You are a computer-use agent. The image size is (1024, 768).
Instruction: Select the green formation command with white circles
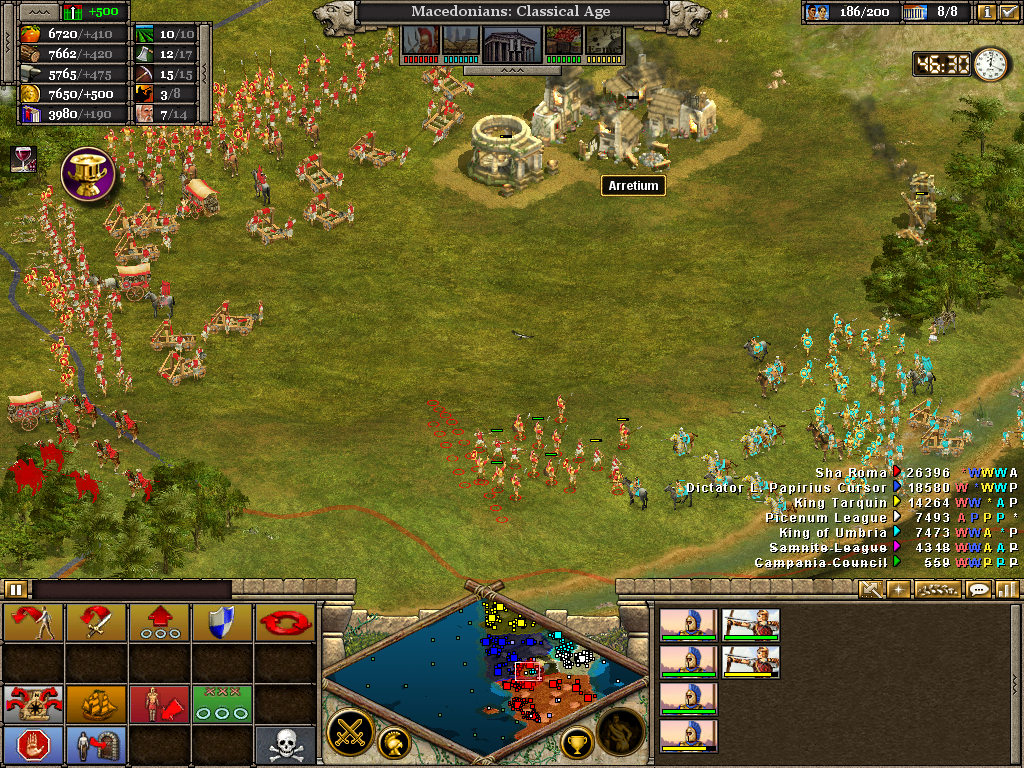point(222,703)
